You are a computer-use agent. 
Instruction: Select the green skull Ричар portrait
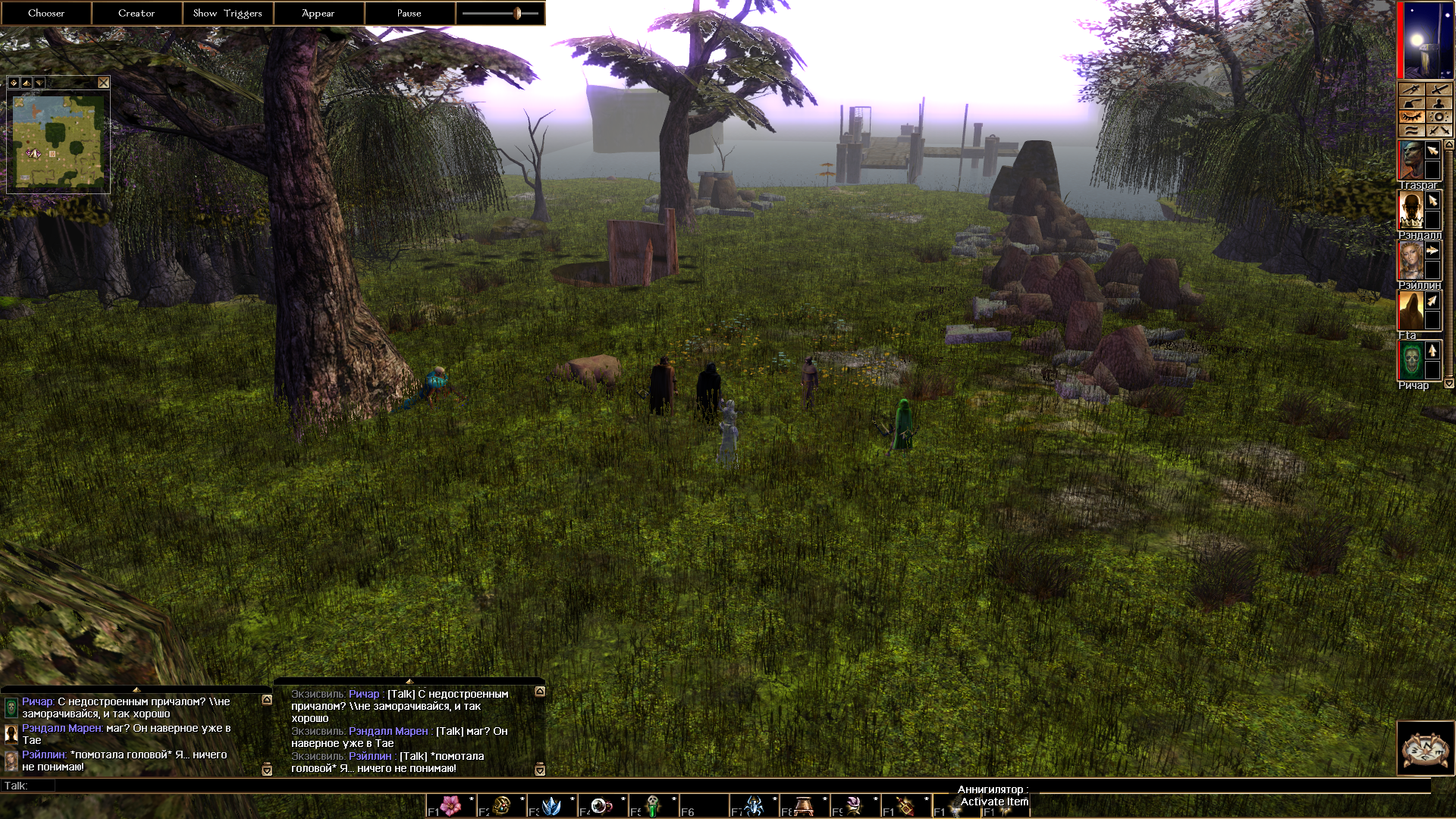tap(1410, 361)
